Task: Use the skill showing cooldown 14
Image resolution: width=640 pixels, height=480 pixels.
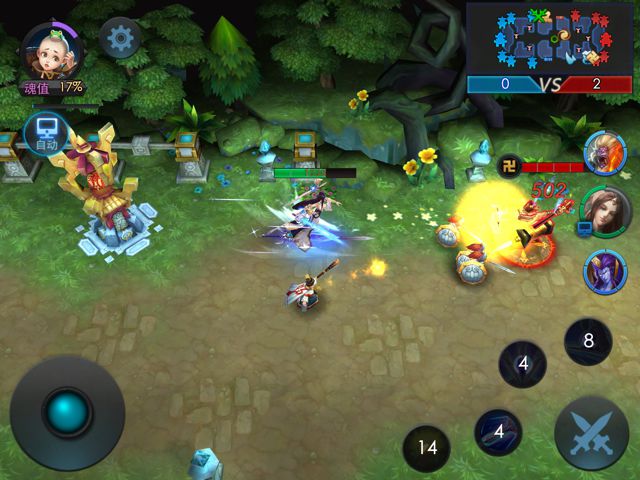Action: pos(428,447)
